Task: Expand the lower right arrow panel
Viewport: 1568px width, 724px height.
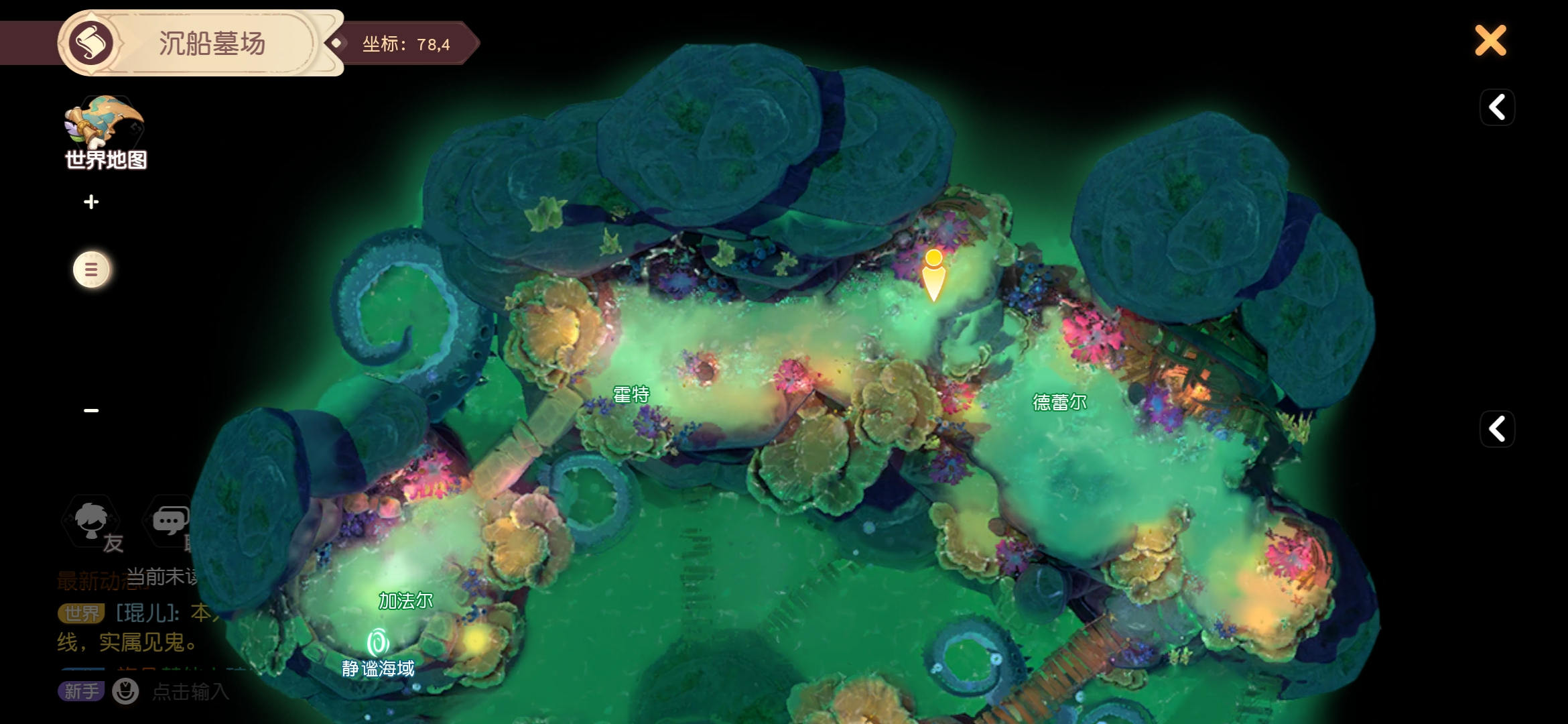Action: pos(1497,429)
